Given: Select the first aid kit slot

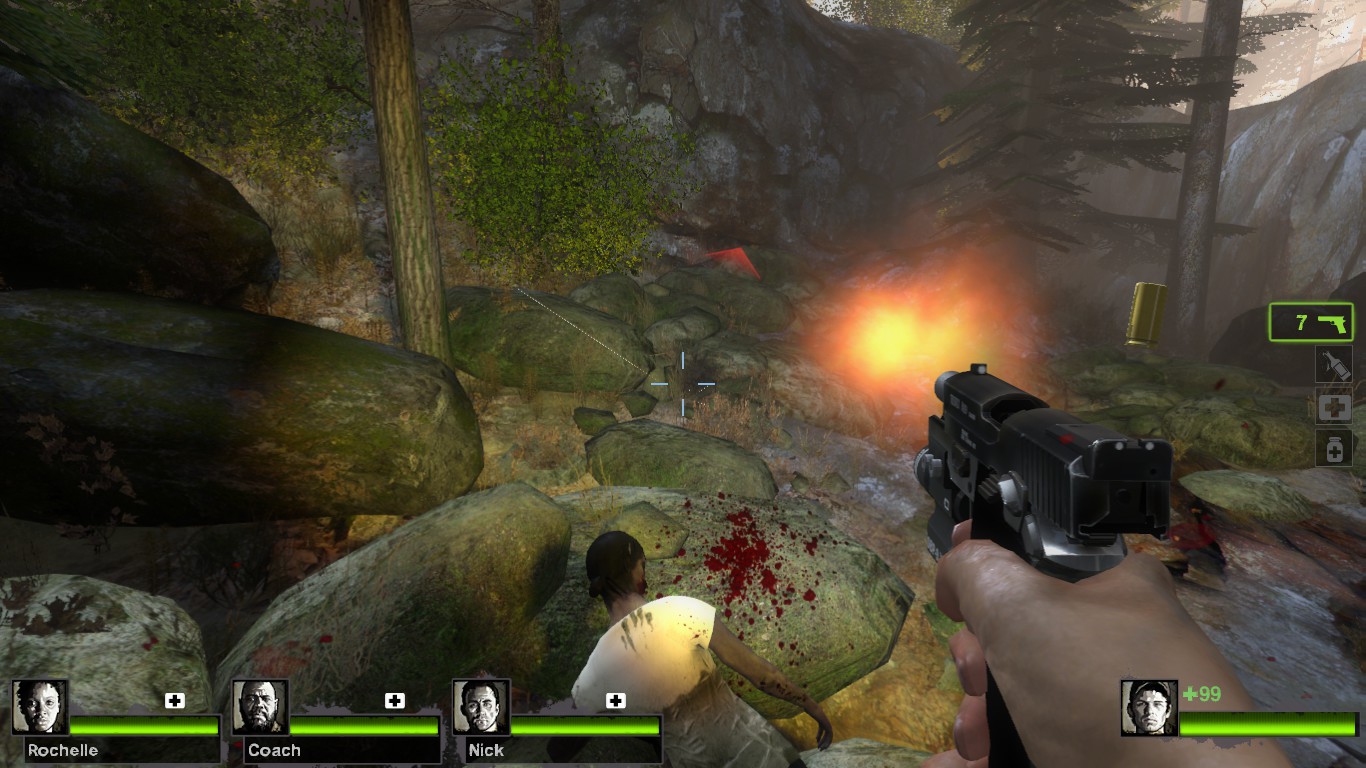Looking at the screenshot, I should pyautogui.click(x=1334, y=407).
